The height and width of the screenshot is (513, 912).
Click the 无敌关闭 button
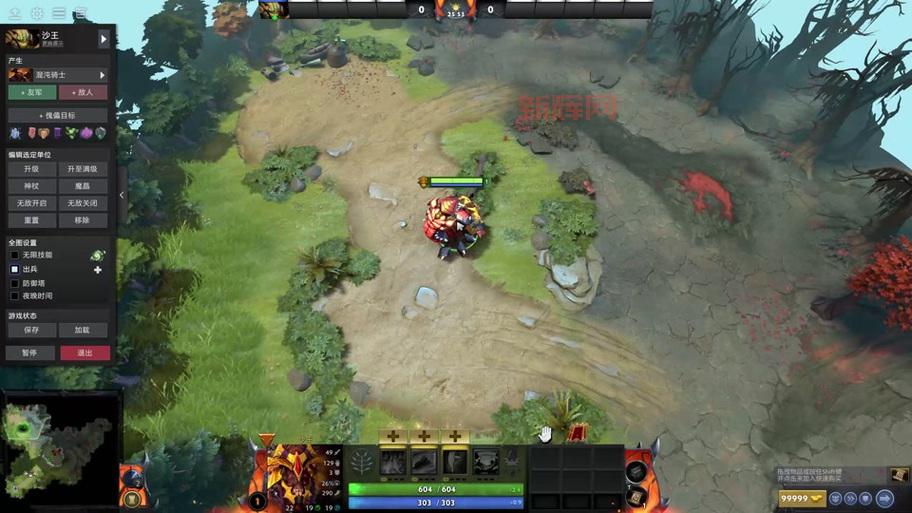(83, 203)
